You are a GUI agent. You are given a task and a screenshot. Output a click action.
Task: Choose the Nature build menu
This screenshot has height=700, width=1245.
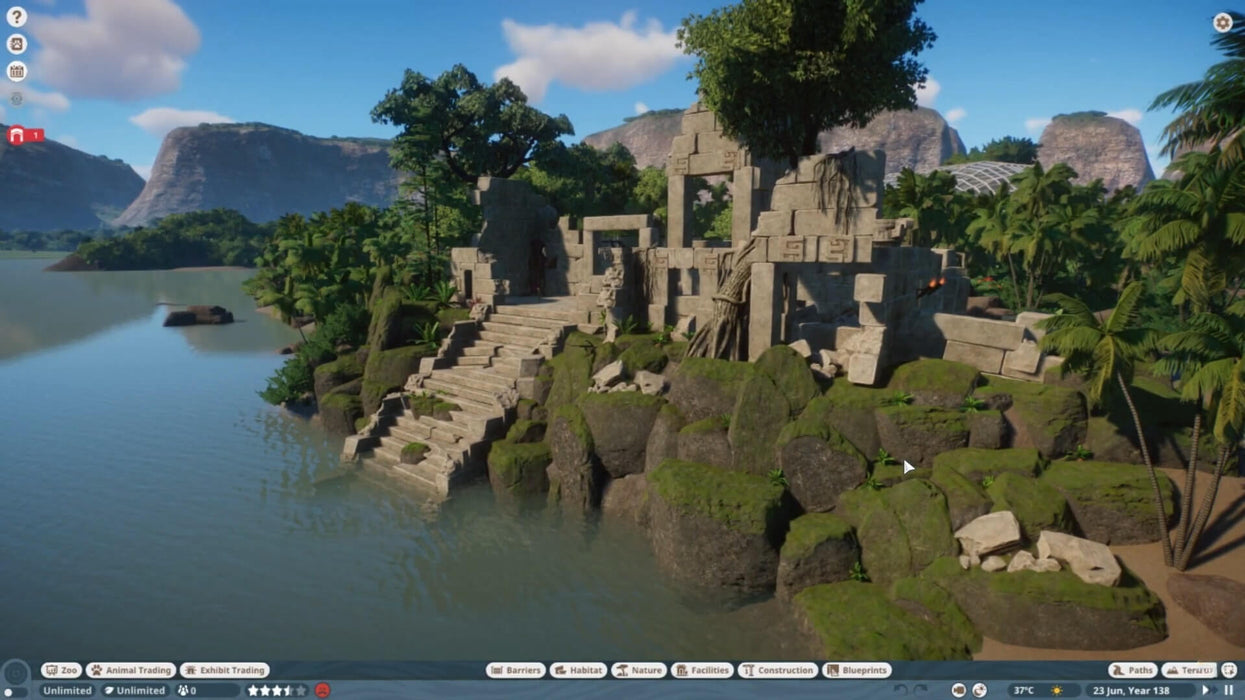(x=639, y=670)
